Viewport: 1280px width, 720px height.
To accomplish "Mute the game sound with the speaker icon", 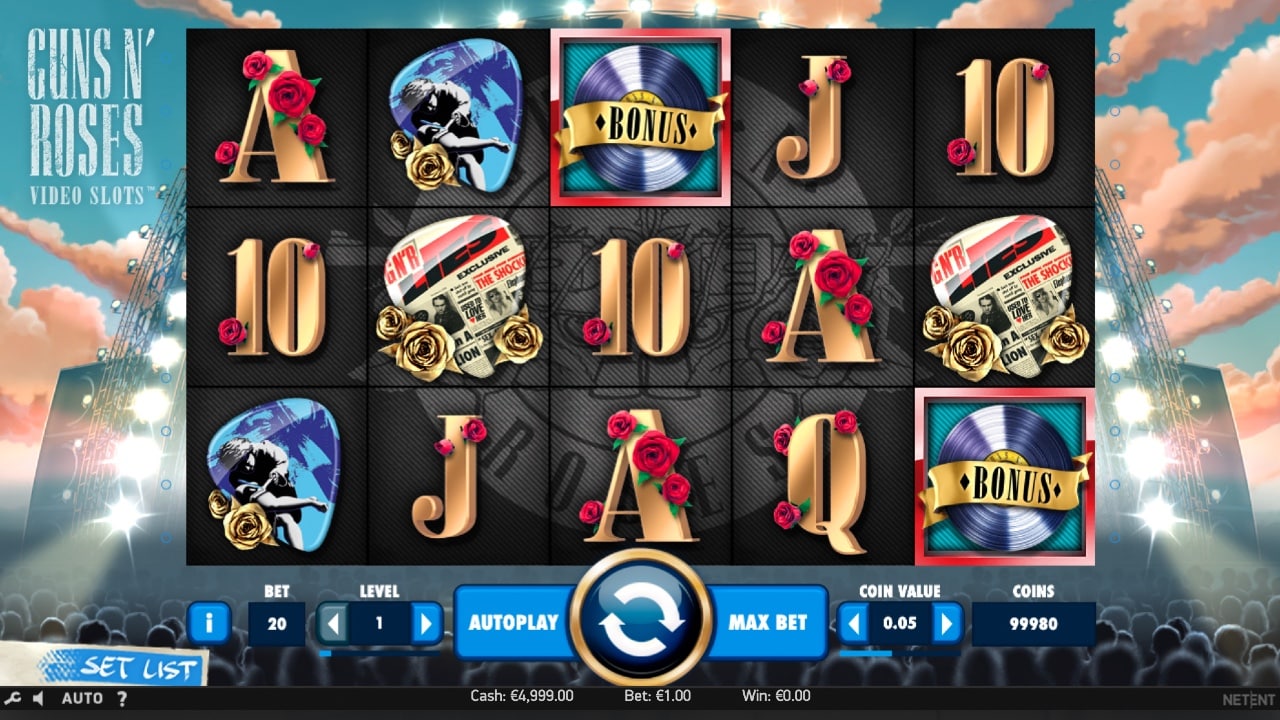I will pyautogui.click(x=36, y=698).
